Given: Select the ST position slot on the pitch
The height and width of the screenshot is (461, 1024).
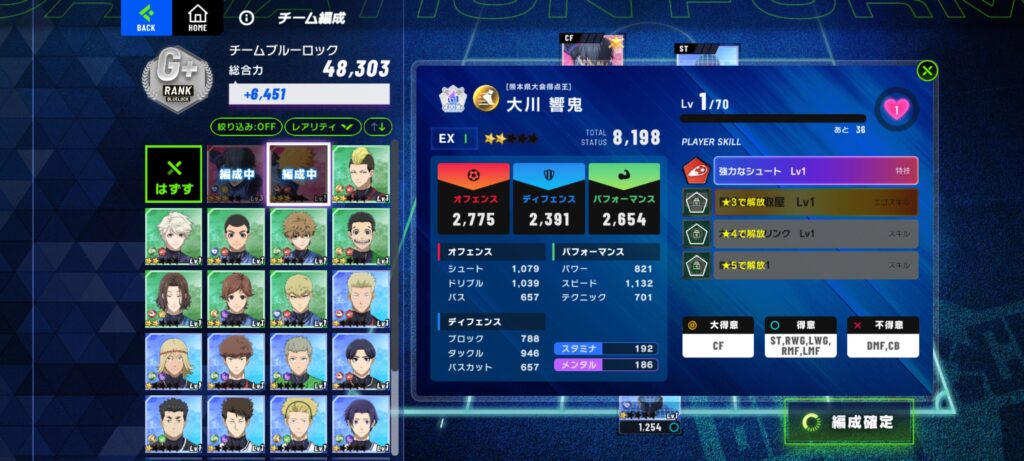Looking at the screenshot, I should pos(706,56).
